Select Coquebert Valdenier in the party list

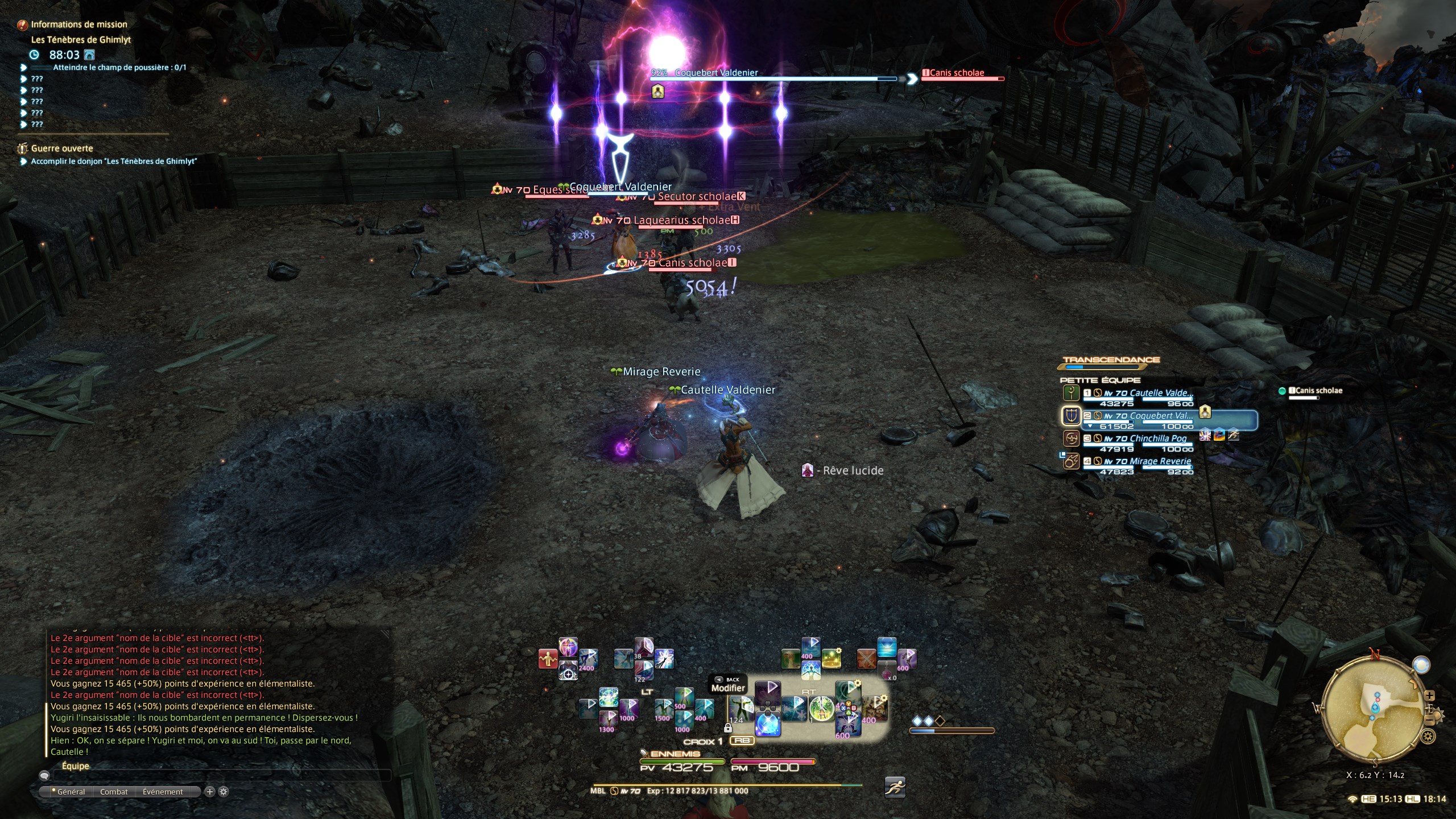1160,416
